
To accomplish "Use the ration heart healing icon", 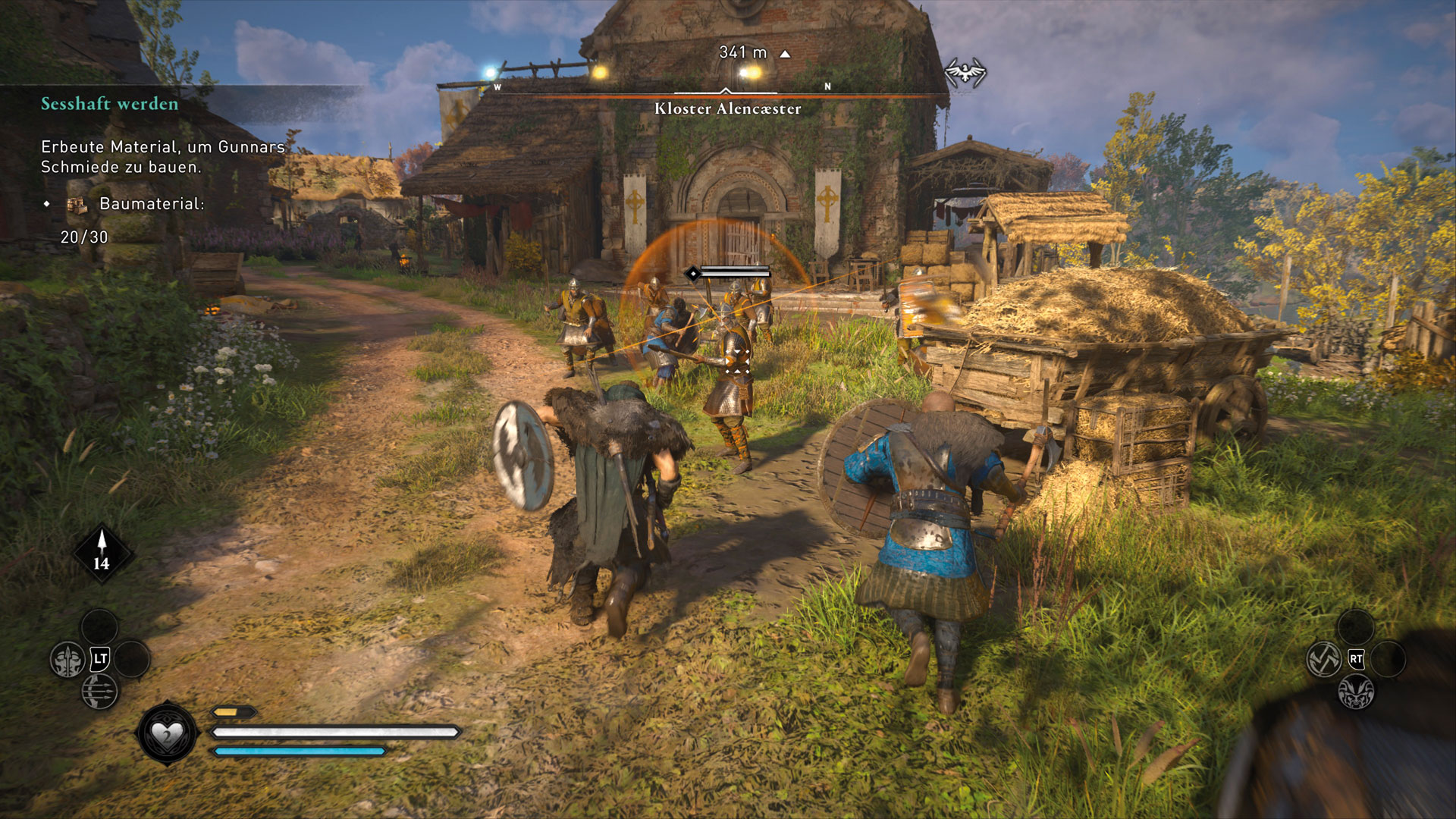I will pos(167,734).
